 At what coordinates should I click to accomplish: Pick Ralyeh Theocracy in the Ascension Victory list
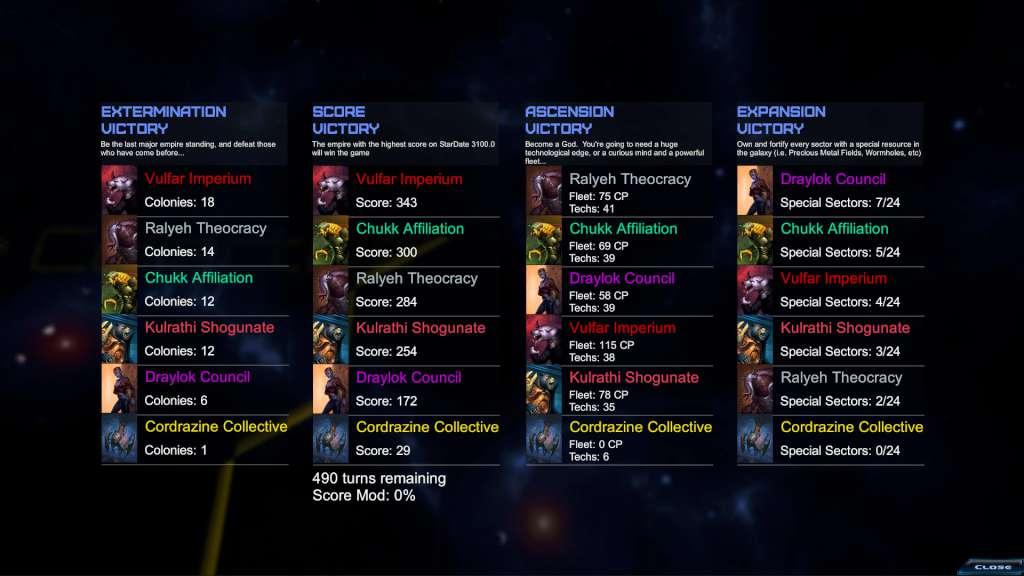tap(619, 190)
